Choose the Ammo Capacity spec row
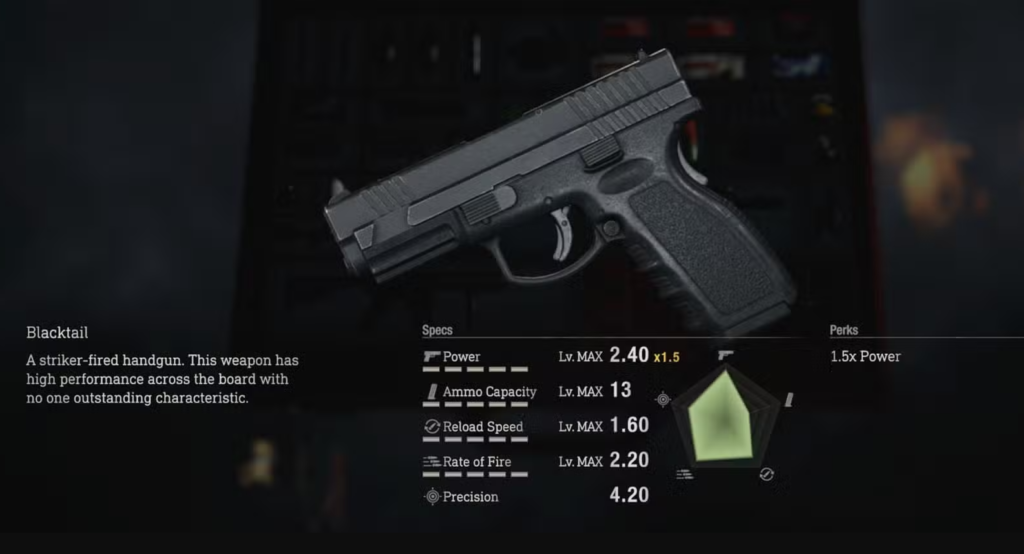Image resolution: width=1024 pixels, height=554 pixels. pyautogui.click(x=489, y=392)
